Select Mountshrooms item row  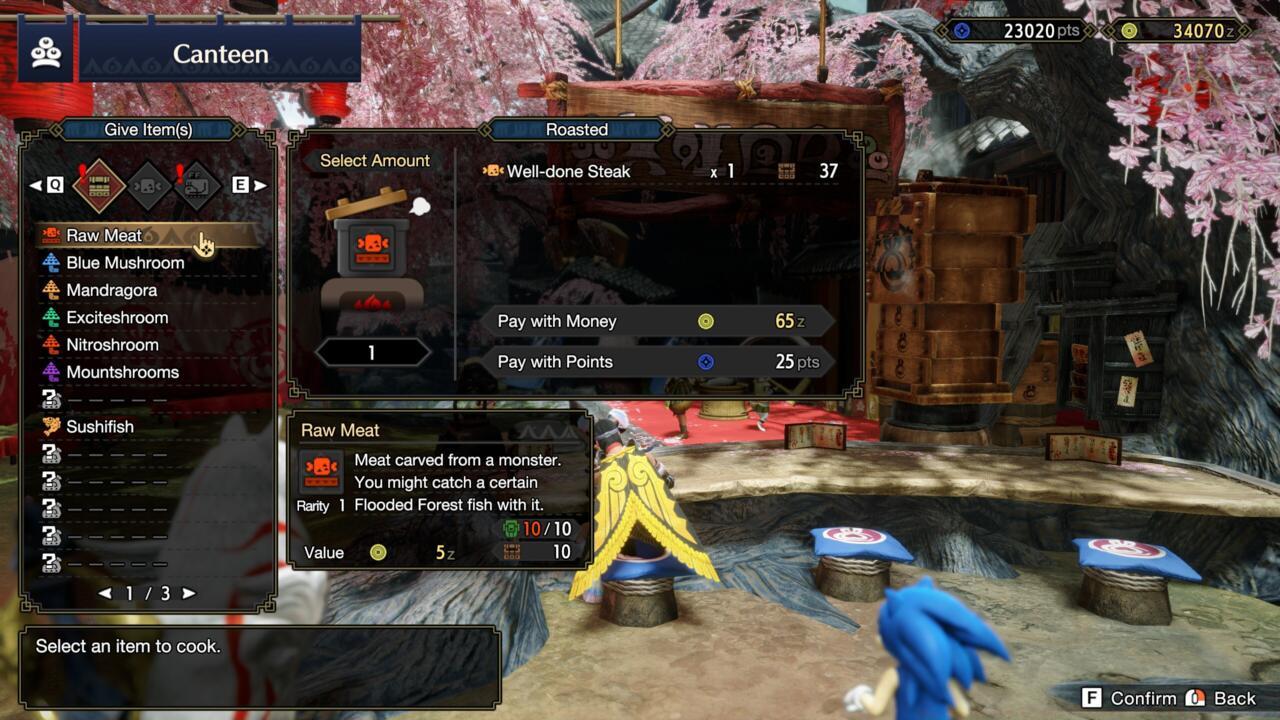[x=122, y=372]
